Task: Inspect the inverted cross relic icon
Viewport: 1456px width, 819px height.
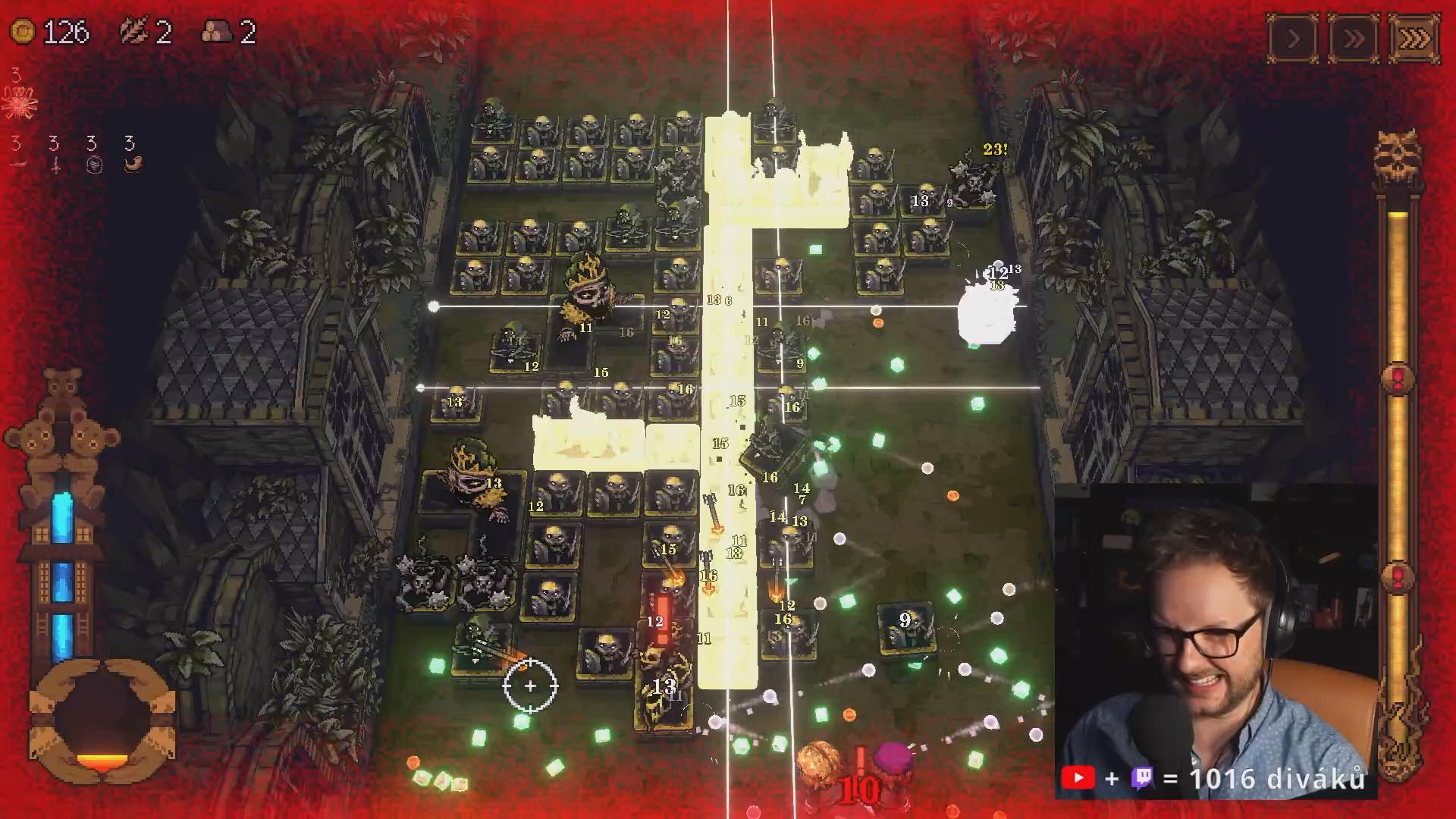Action: tap(55, 164)
